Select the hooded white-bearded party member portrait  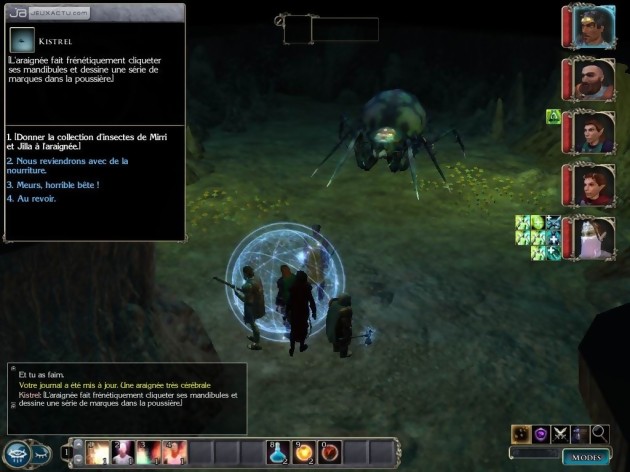[x=594, y=237]
